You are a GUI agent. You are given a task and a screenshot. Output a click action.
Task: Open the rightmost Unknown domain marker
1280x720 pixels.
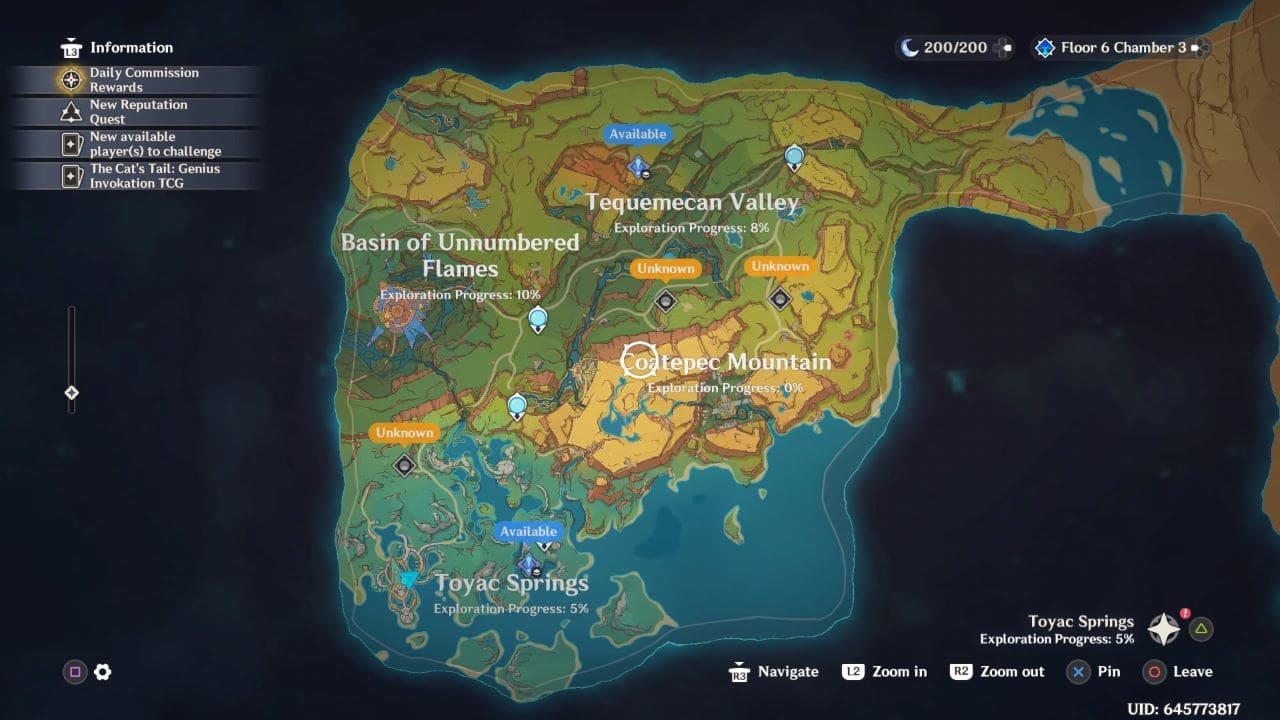coord(779,296)
